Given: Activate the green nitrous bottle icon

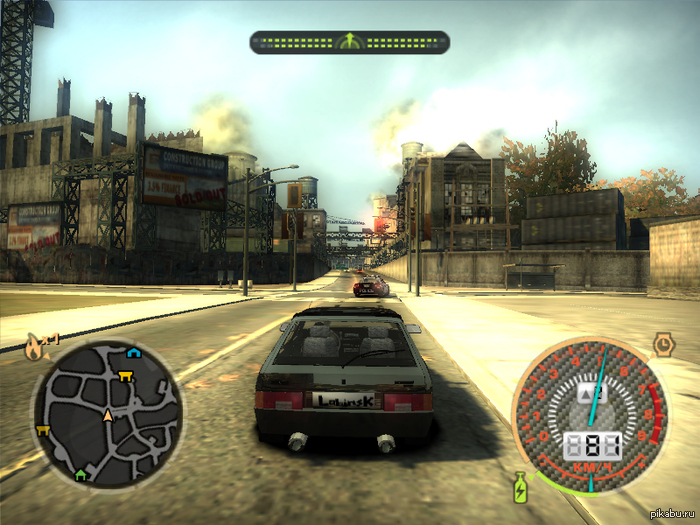Looking at the screenshot, I should pyautogui.click(x=520, y=488).
